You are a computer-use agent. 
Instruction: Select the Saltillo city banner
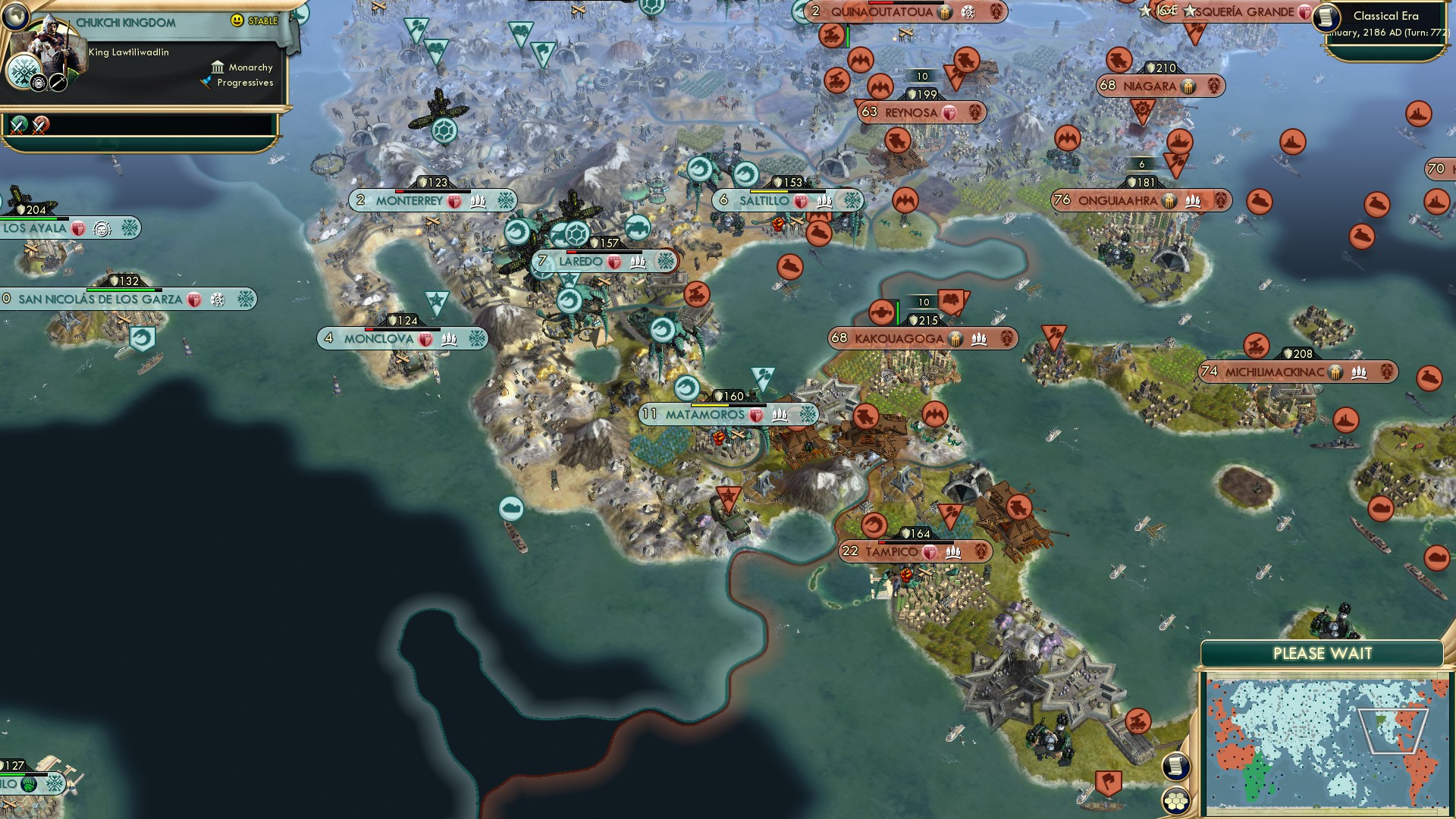pos(773,201)
